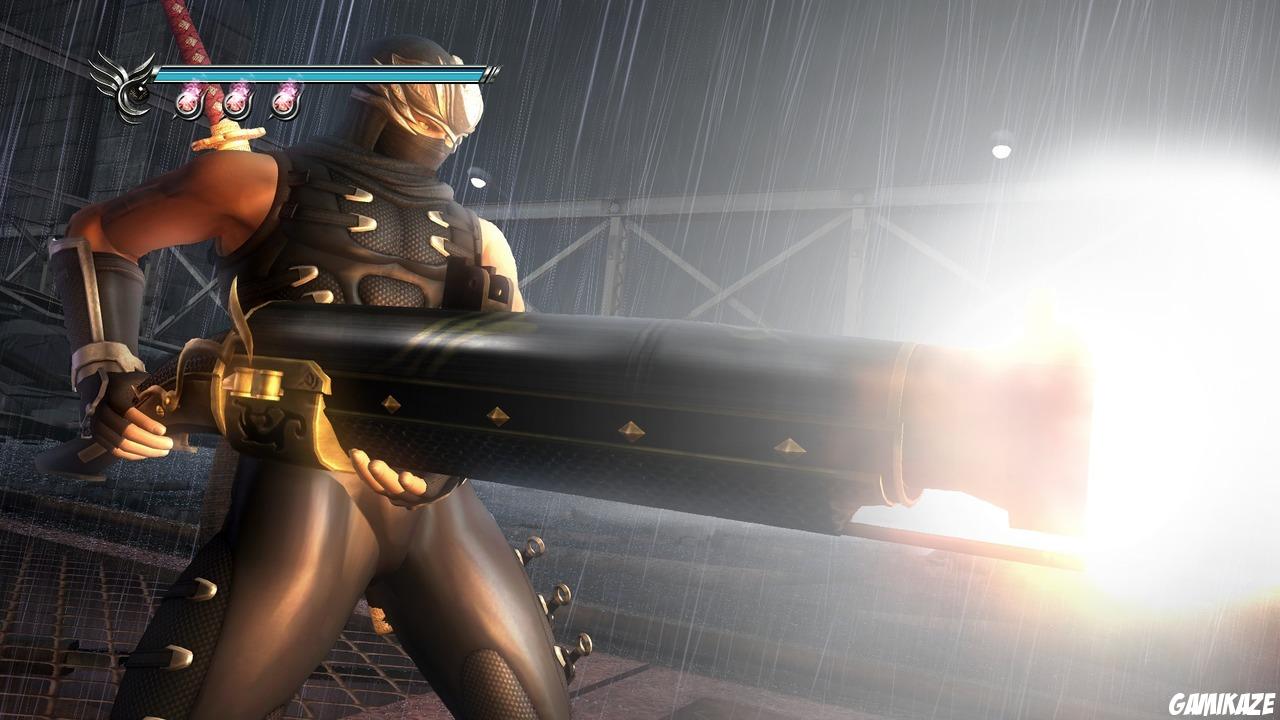Click the second pink Ninpo orb
This screenshot has height=720, width=1280.
(236, 102)
